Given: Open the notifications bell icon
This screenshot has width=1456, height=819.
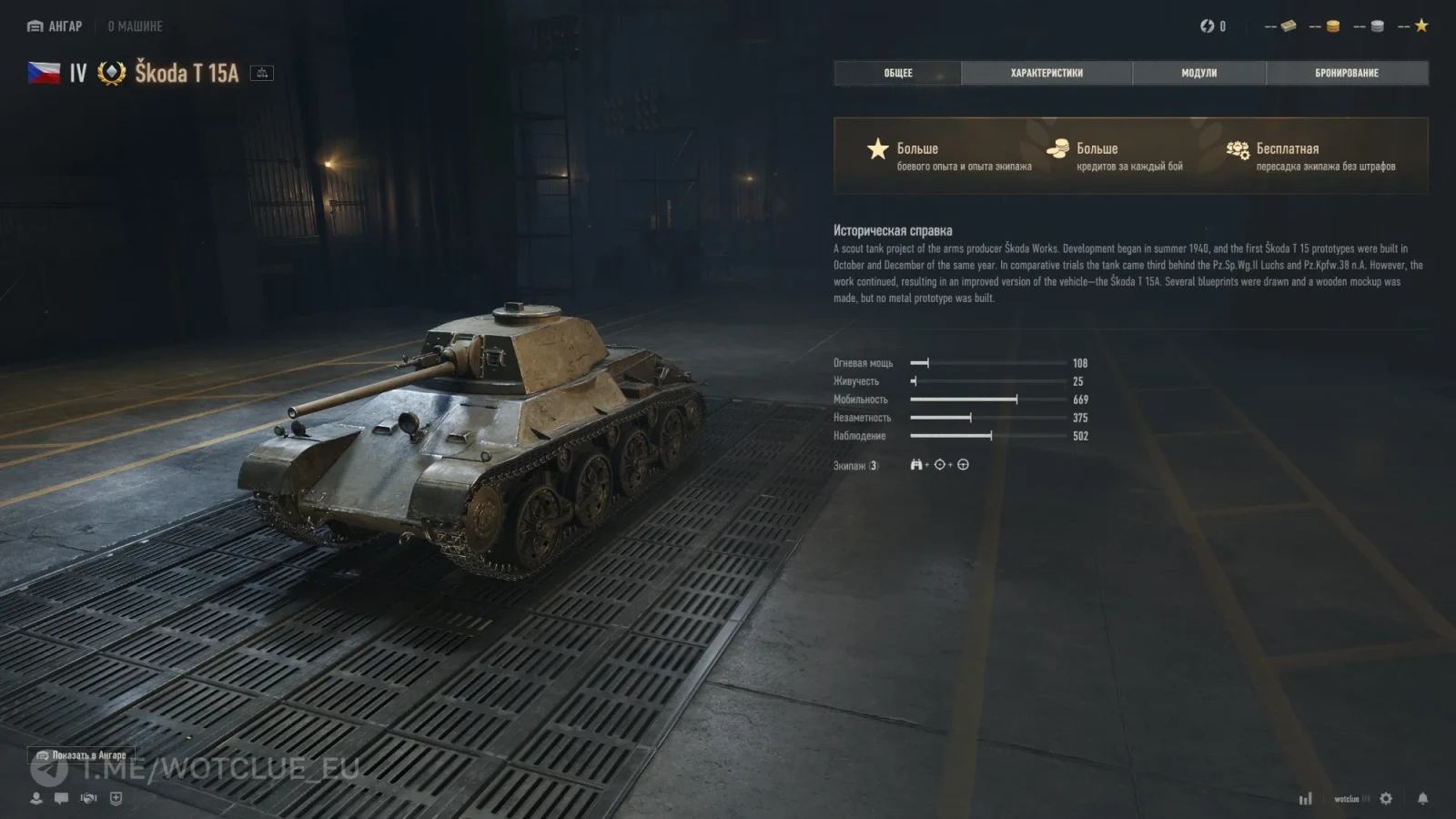Looking at the screenshot, I should 1422,798.
